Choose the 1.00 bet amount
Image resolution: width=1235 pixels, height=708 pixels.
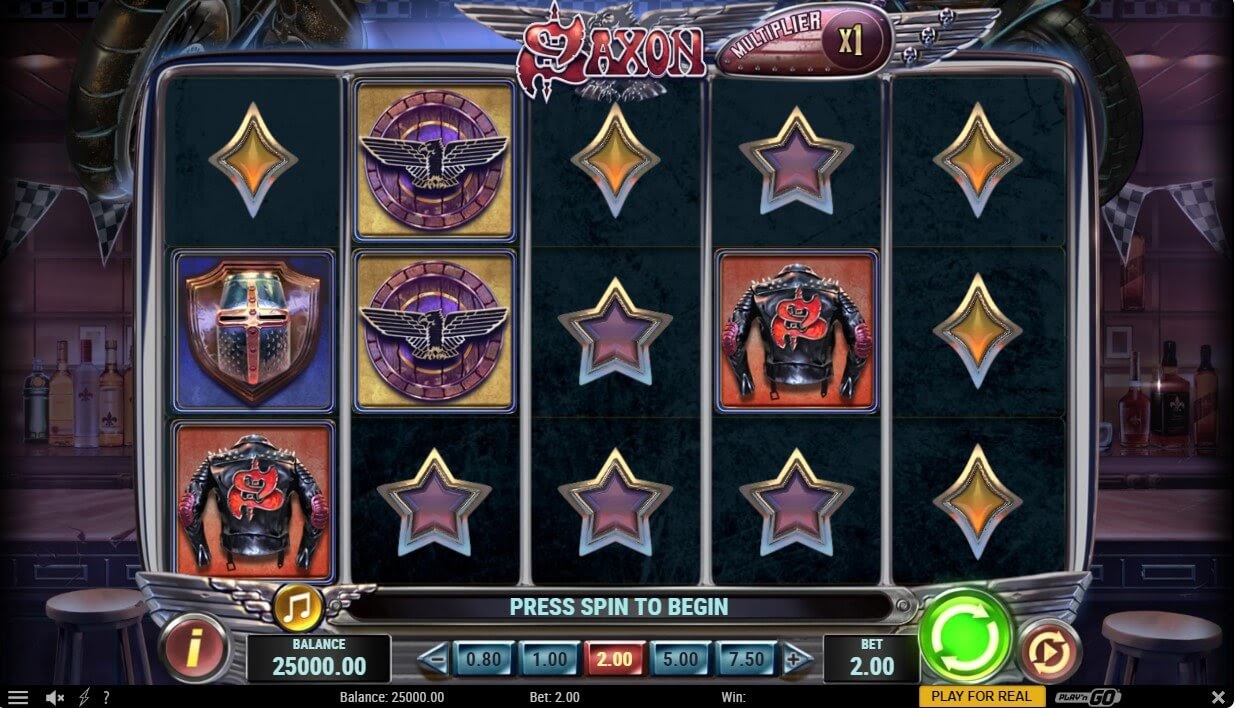pos(549,659)
